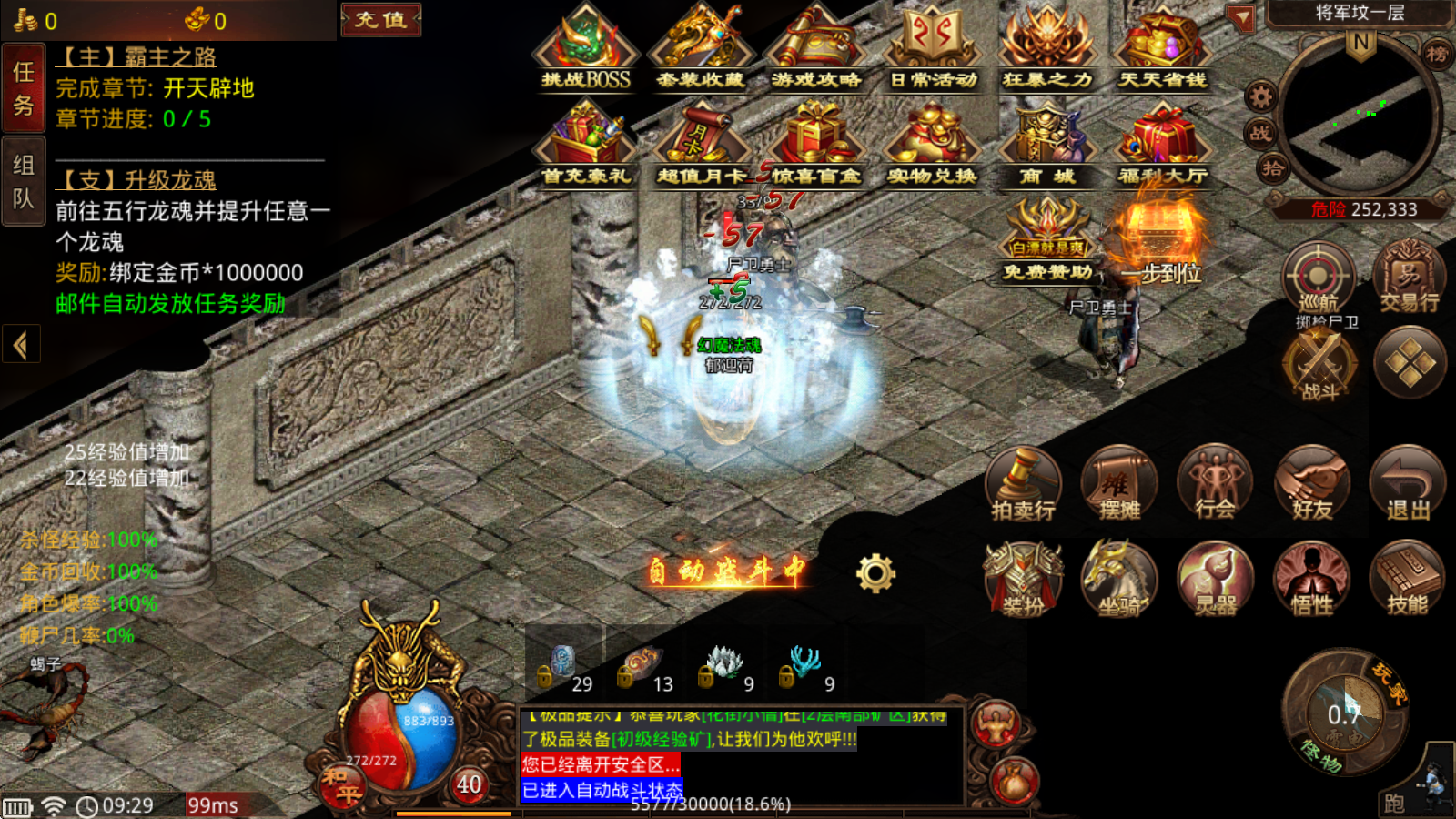Open the 好友 friends list
1456x819 pixels.
(1311, 483)
